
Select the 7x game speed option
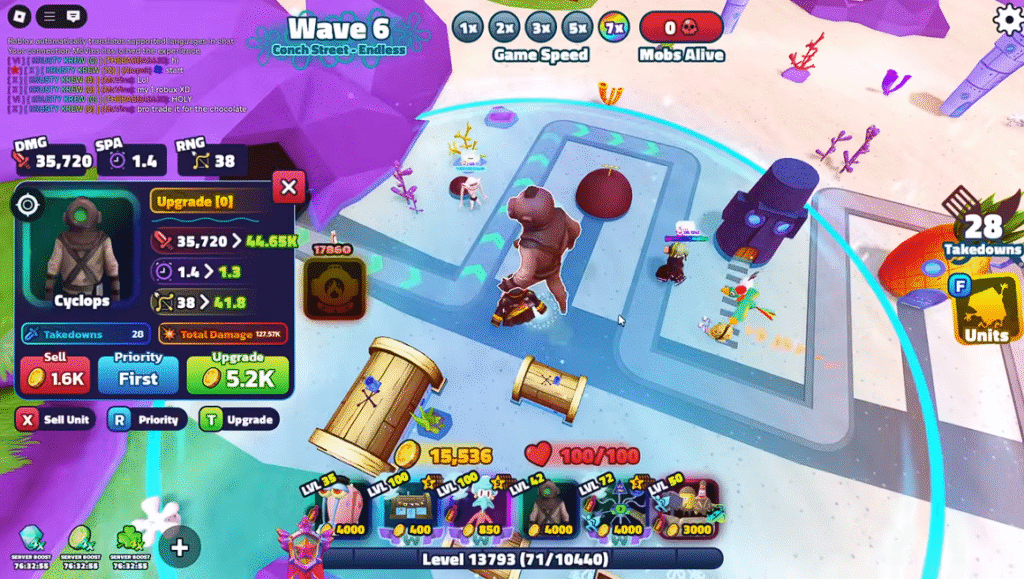click(613, 27)
